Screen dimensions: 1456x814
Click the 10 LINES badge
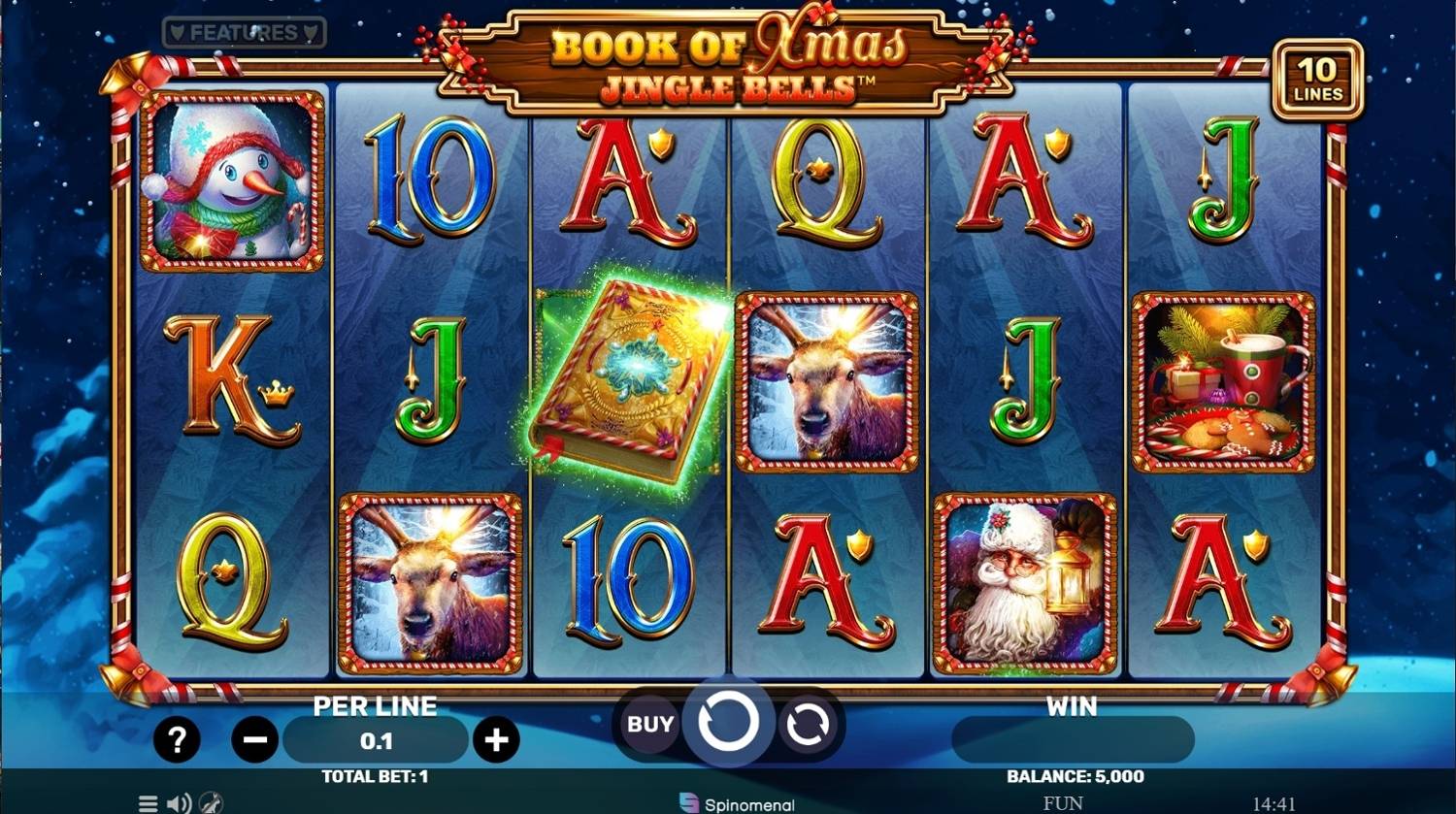(1320, 80)
